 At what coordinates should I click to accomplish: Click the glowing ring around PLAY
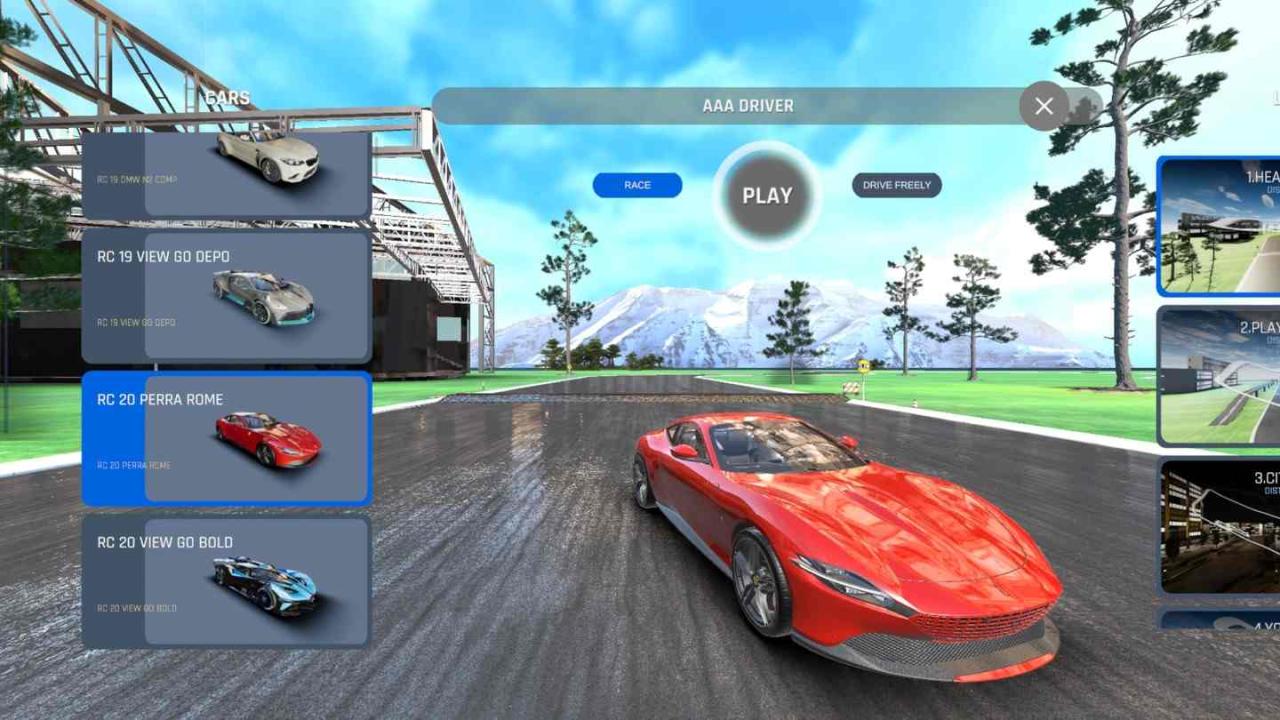point(767,195)
